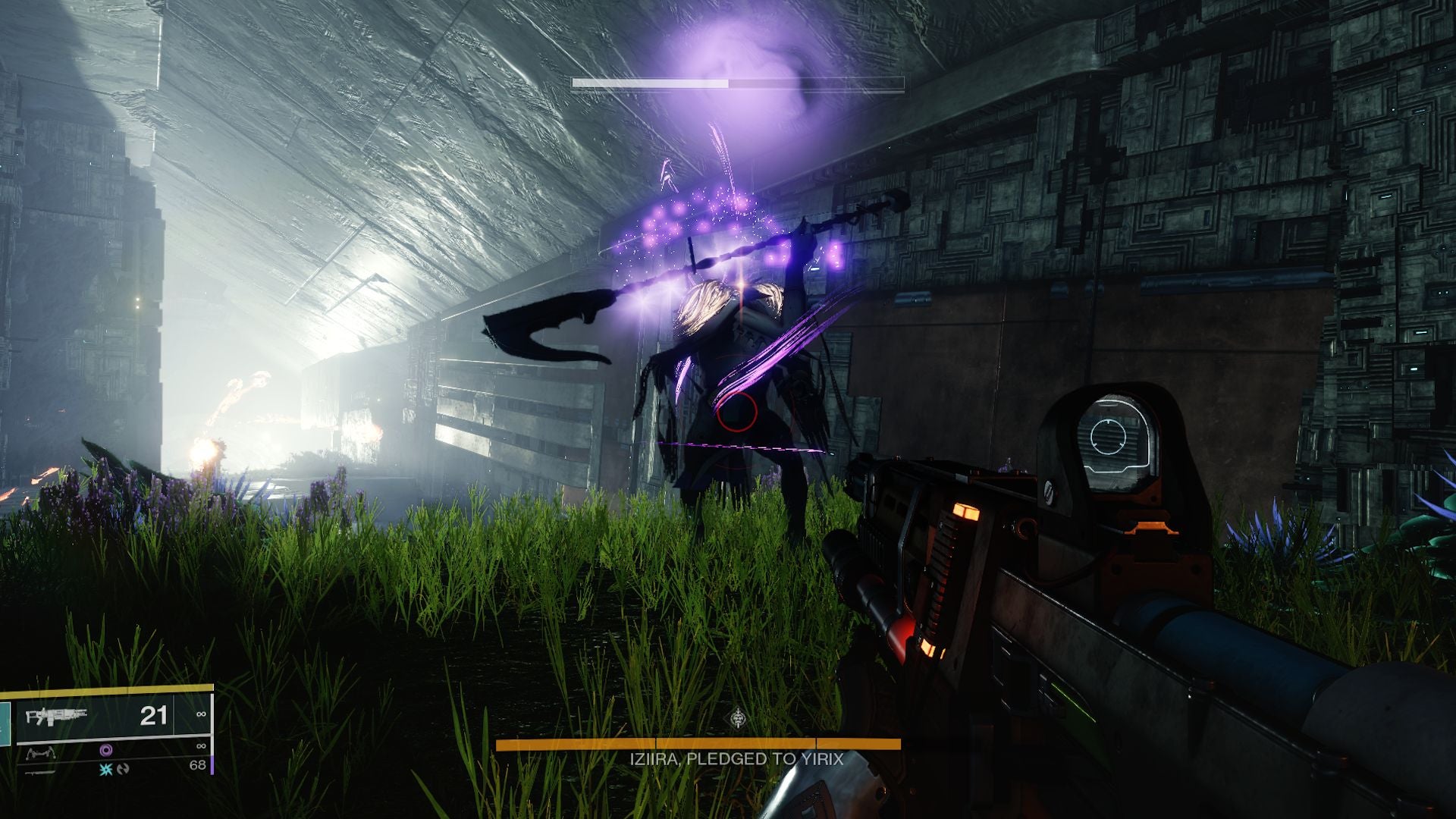Toggle the purple charge indicator near 68
Image resolution: width=1456 pixels, height=819 pixels.
pyautogui.click(x=212, y=765)
